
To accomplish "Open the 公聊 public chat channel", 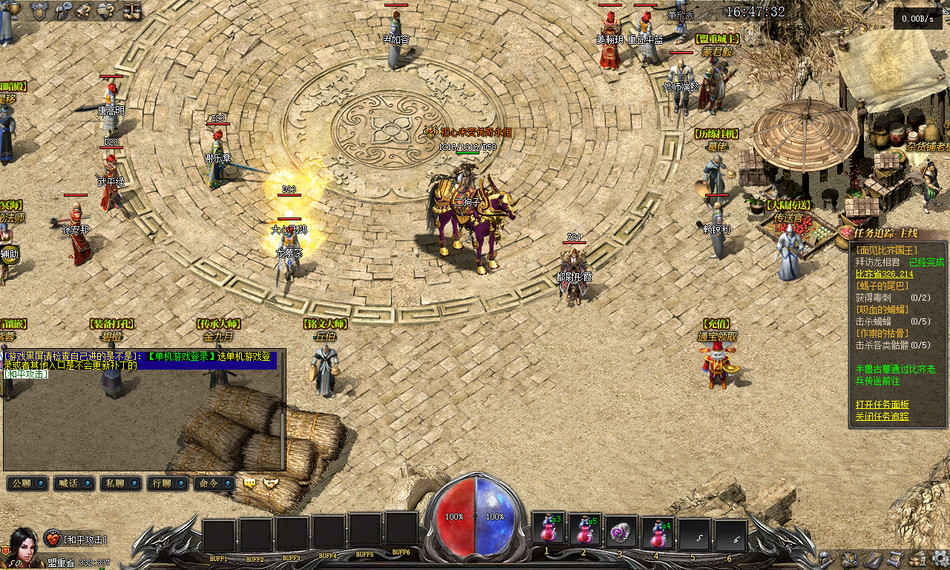I will click(26, 483).
